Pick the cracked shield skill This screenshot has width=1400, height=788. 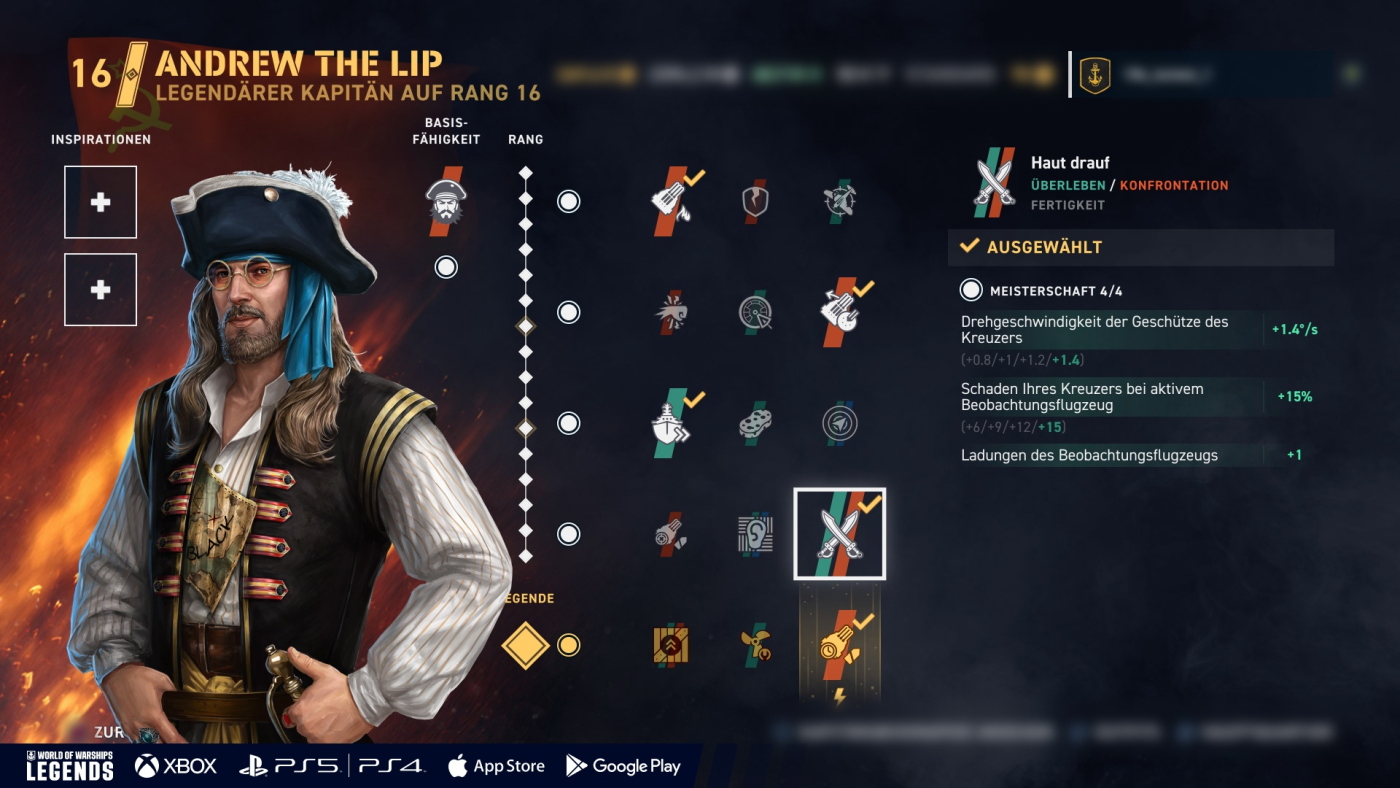point(757,201)
